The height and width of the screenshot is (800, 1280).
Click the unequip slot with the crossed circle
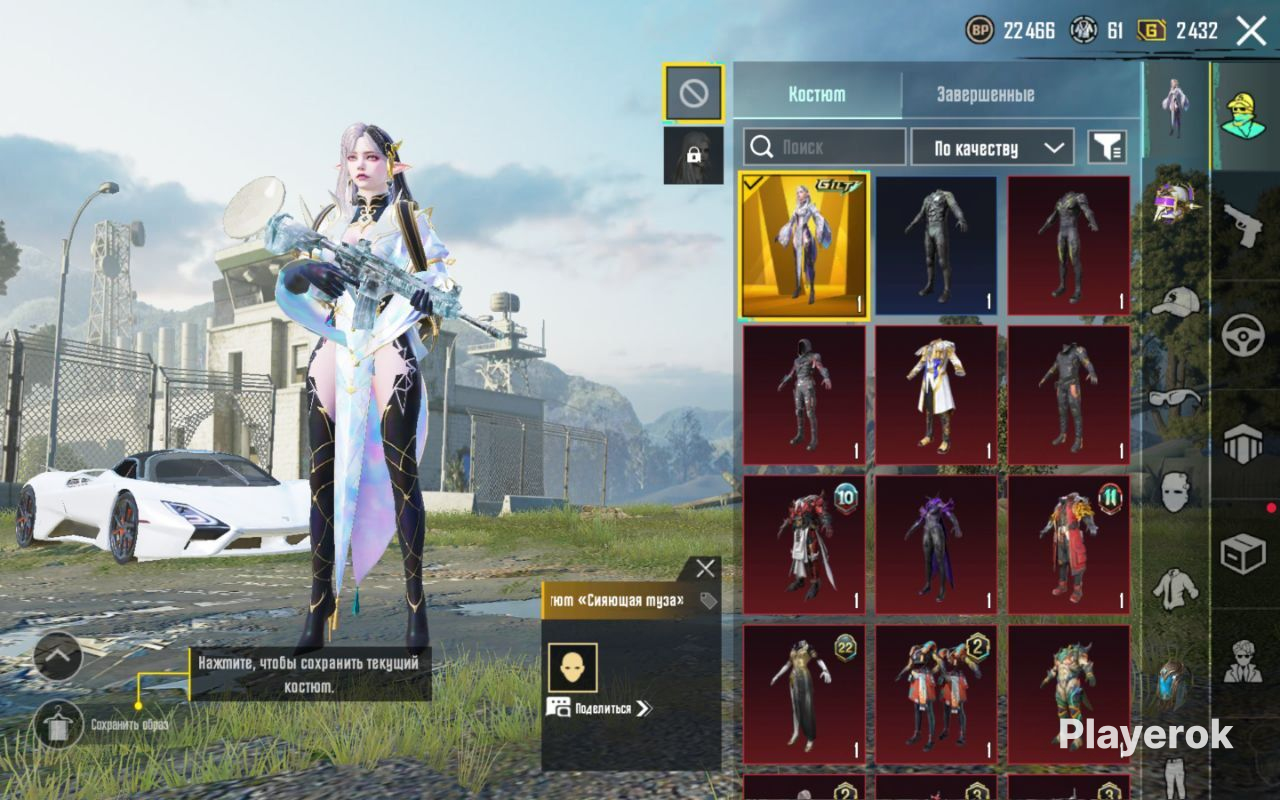693,94
